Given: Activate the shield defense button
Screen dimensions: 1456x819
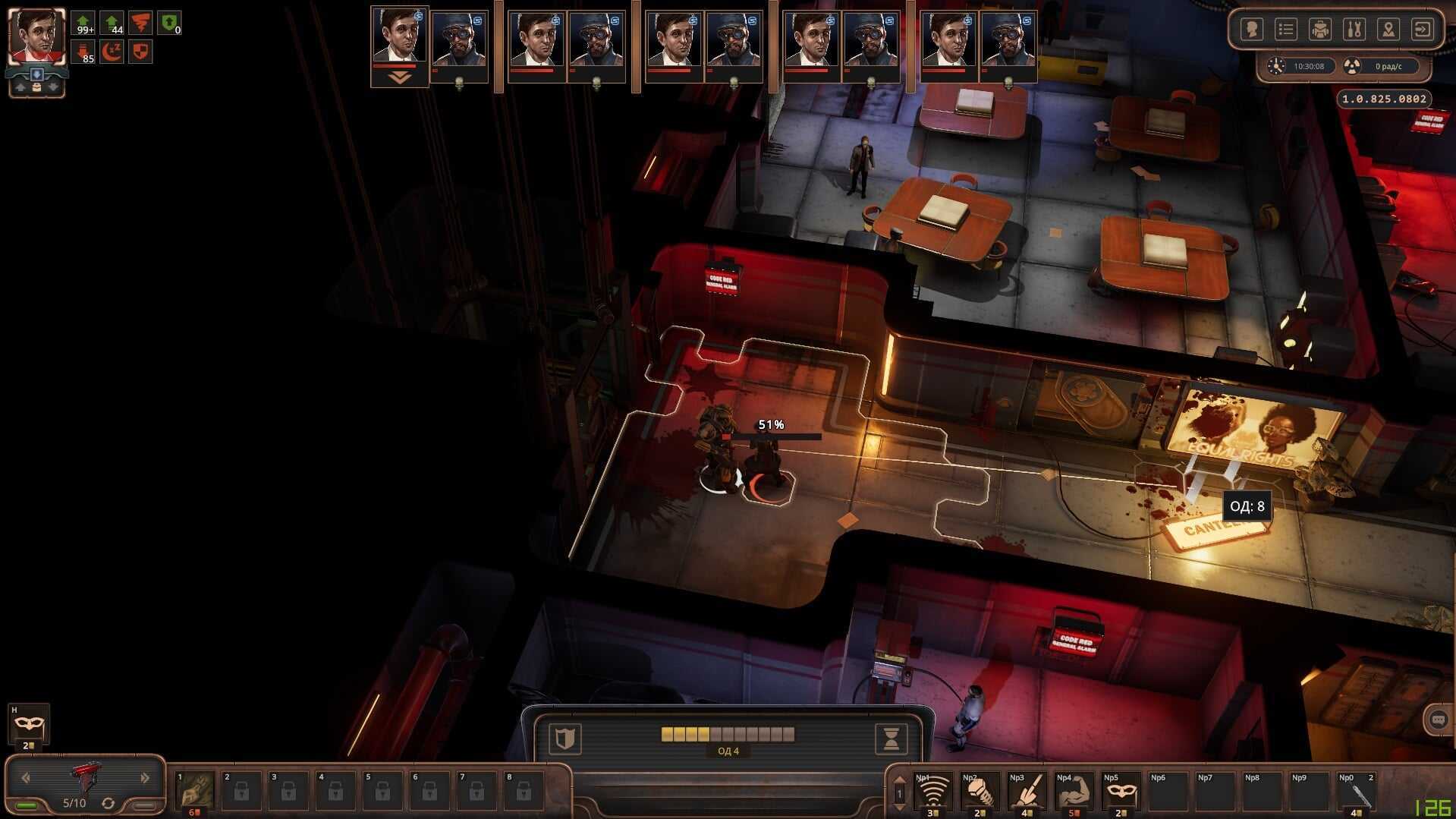Looking at the screenshot, I should coord(565,738).
